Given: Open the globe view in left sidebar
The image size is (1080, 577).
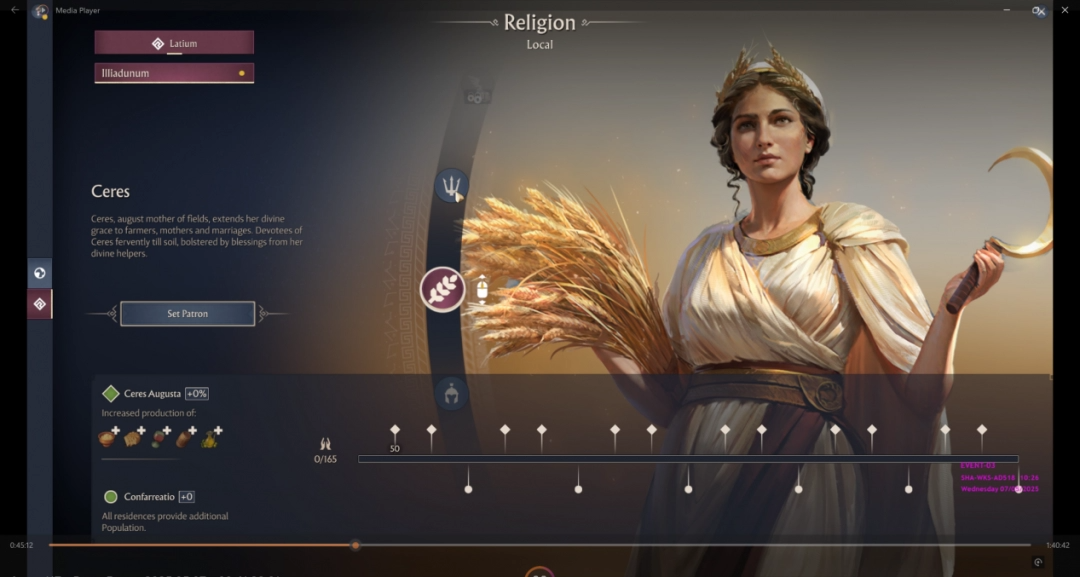Looking at the screenshot, I should point(40,273).
